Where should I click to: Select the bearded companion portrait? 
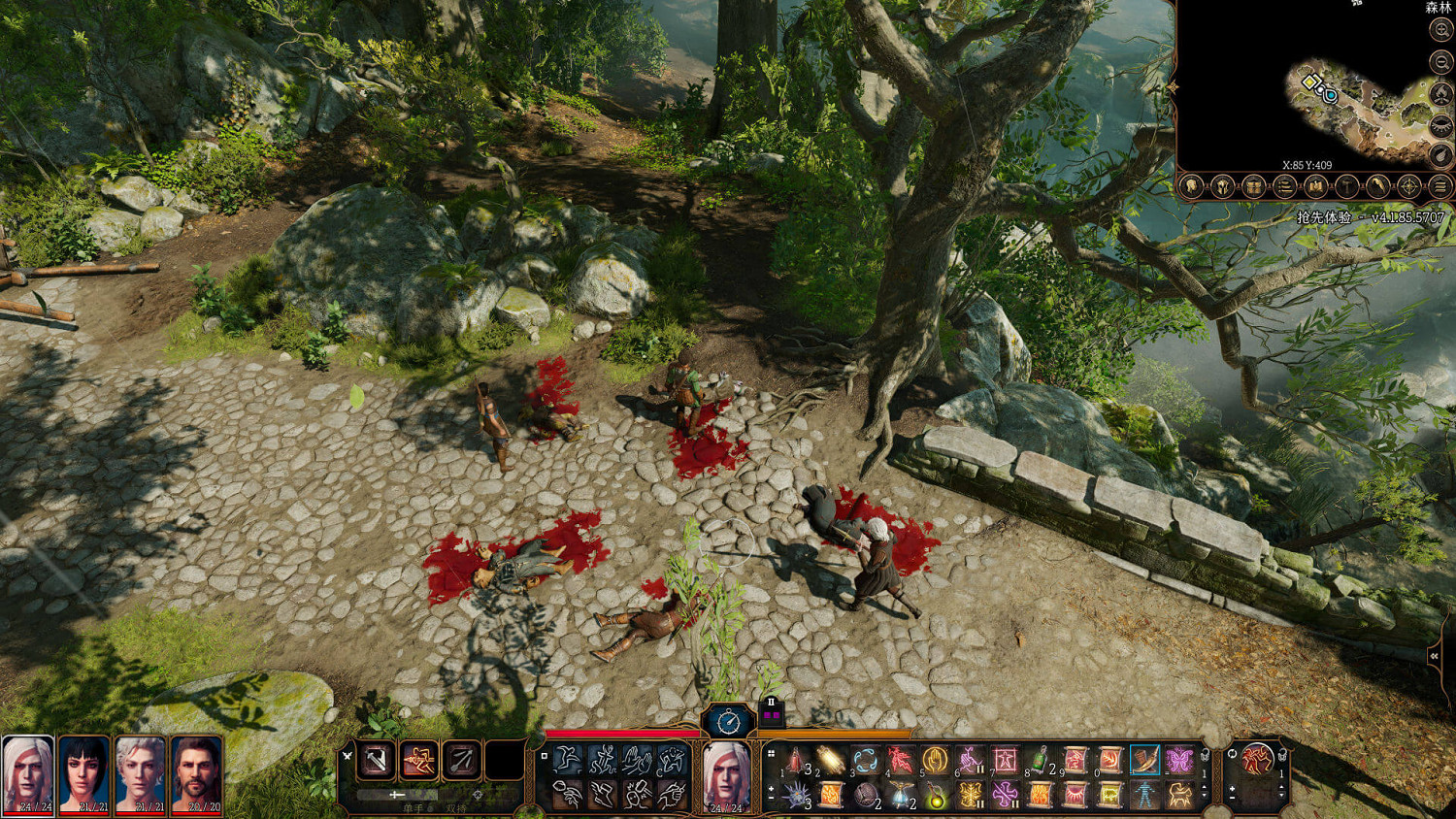tap(197, 773)
